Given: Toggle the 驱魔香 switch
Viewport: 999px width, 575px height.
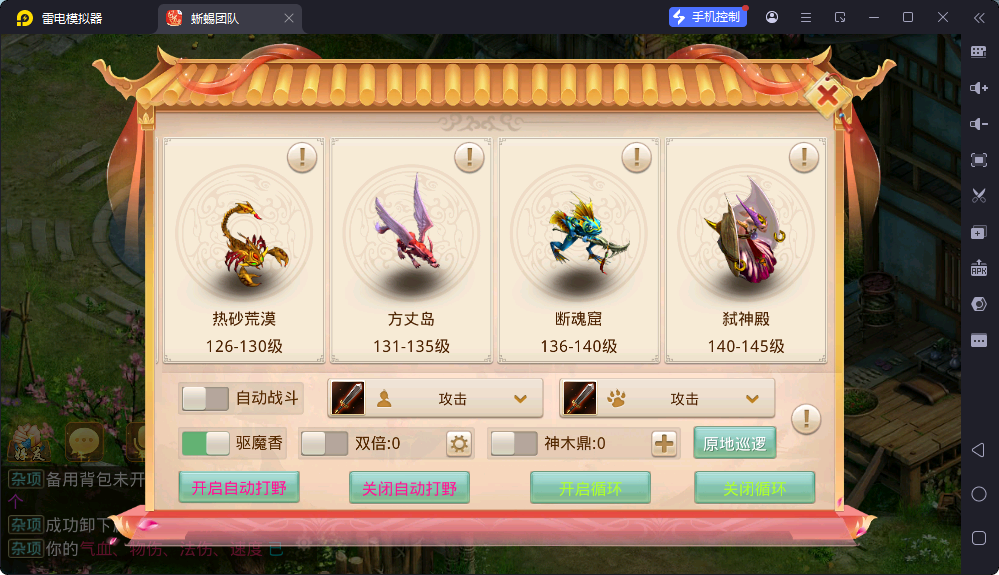Looking at the screenshot, I should pyautogui.click(x=206, y=443).
